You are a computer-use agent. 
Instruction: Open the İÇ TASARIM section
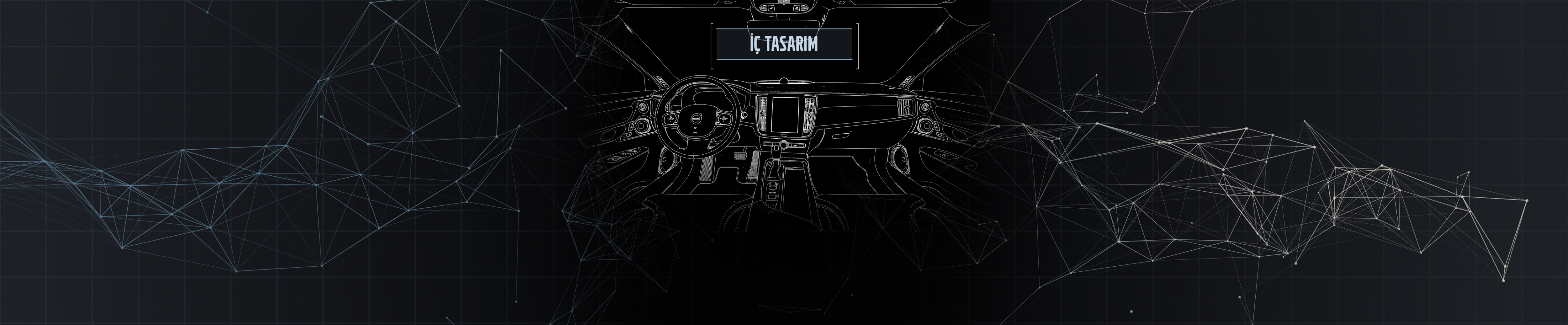pyautogui.click(x=783, y=44)
